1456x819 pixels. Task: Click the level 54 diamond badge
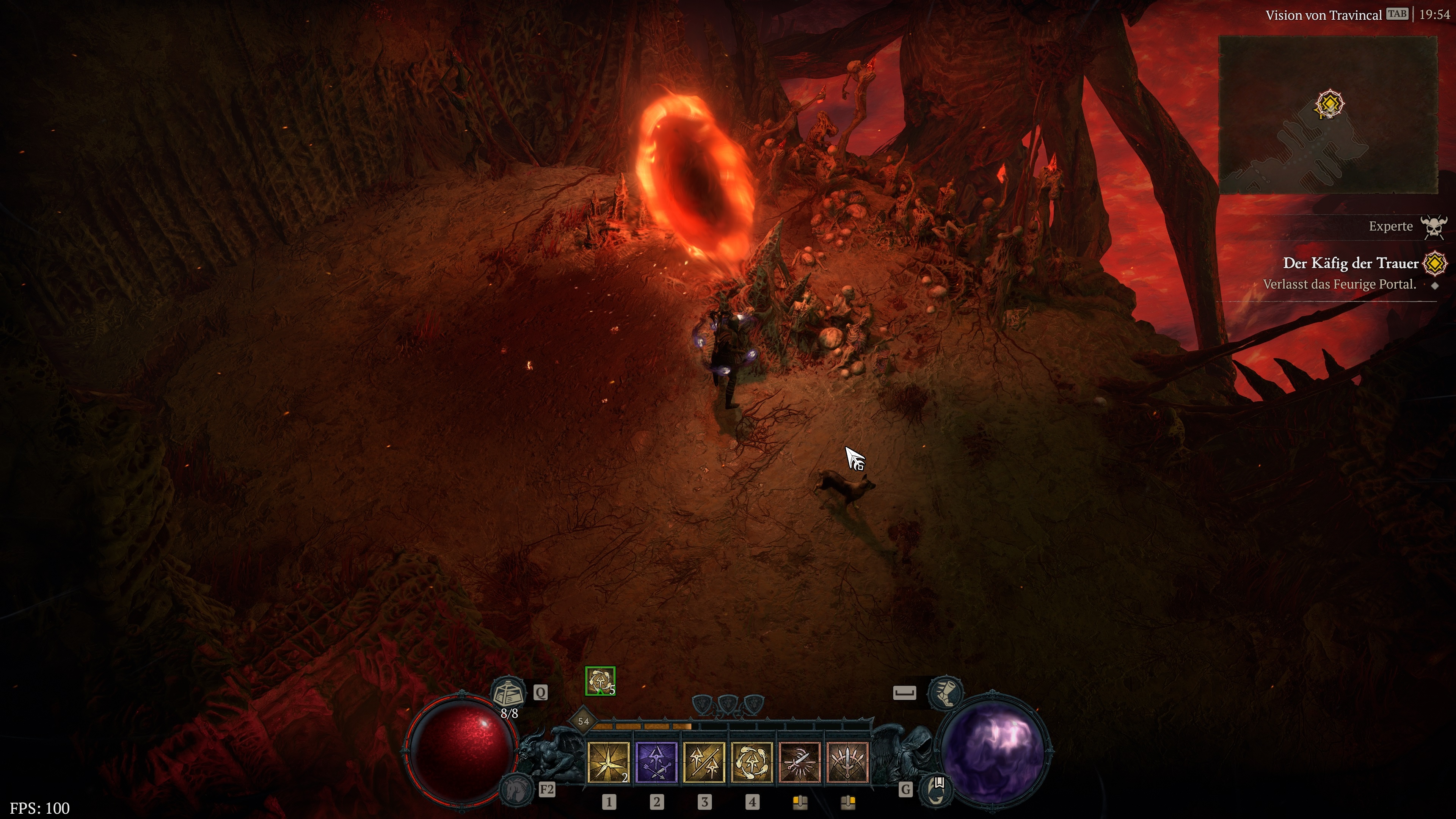[x=583, y=721]
